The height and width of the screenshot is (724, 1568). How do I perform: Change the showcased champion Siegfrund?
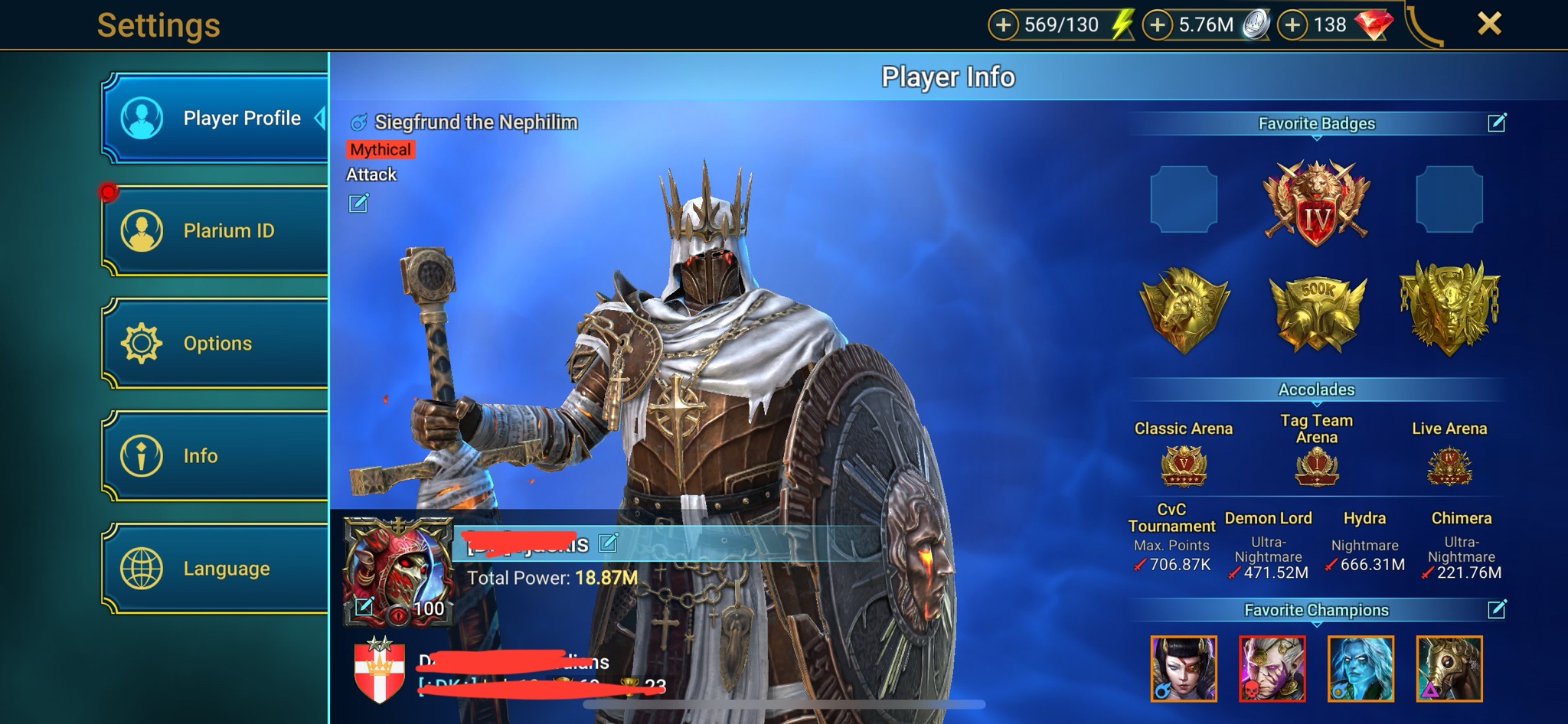tap(358, 203)
